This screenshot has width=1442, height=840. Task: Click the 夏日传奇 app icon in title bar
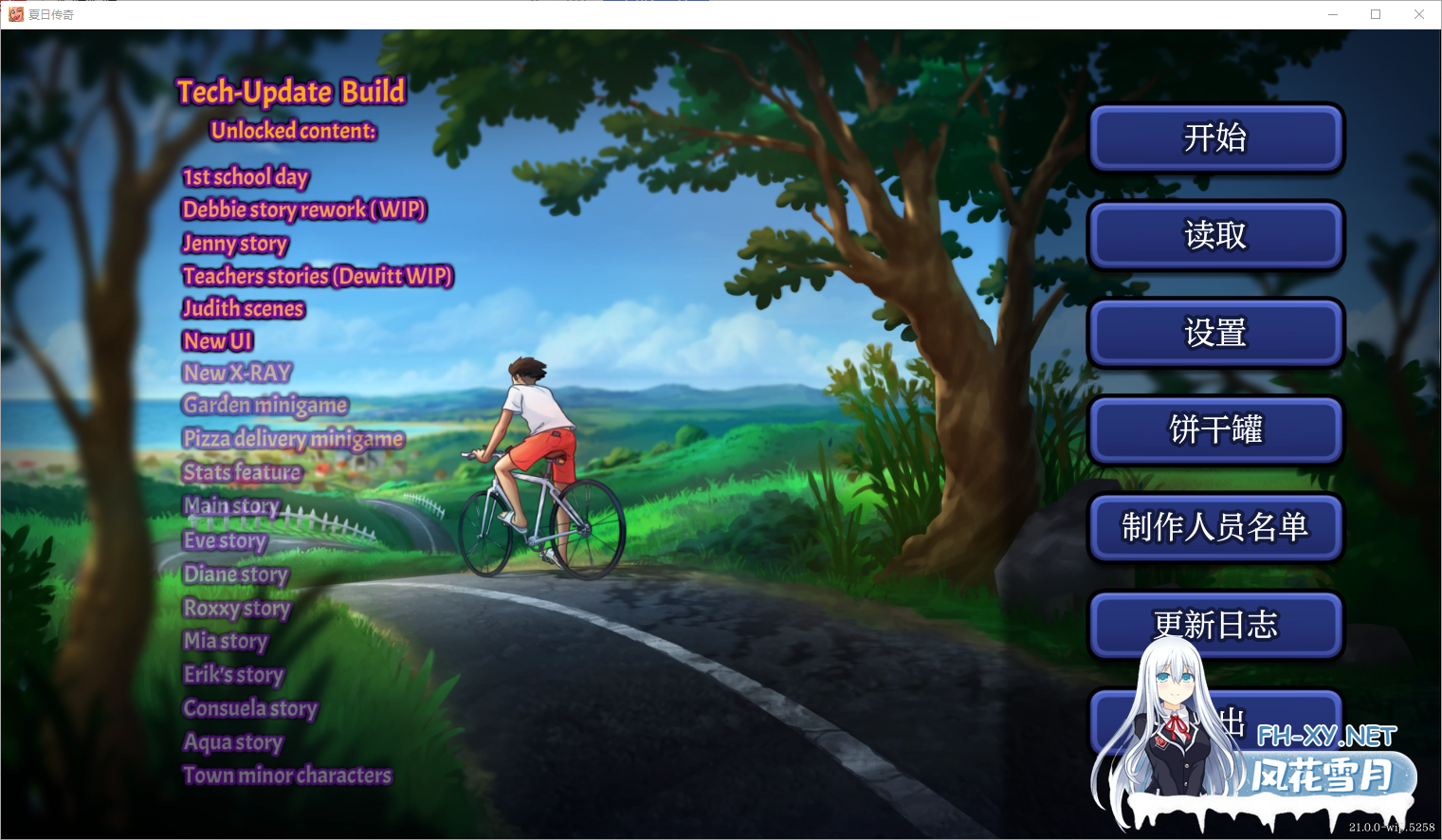pos(16,14)
